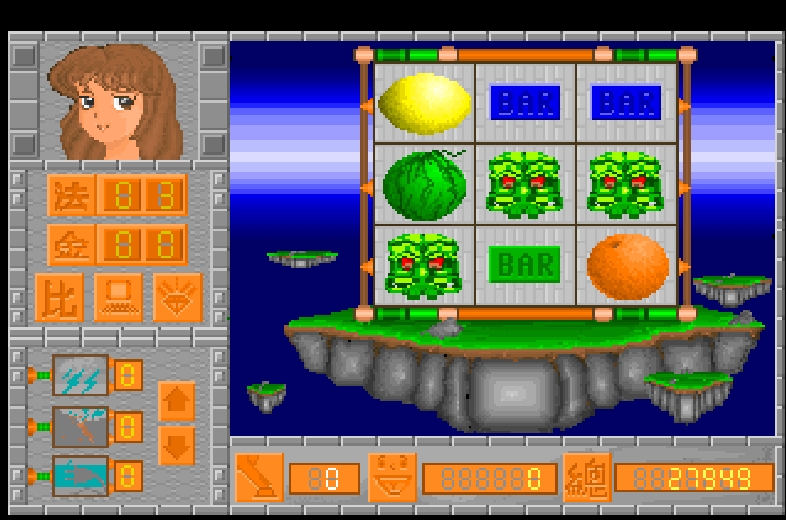The width and height of the screenshot is (787, 520).
Task: Activate the sparkling diamond button
Action: pos(178,297)
